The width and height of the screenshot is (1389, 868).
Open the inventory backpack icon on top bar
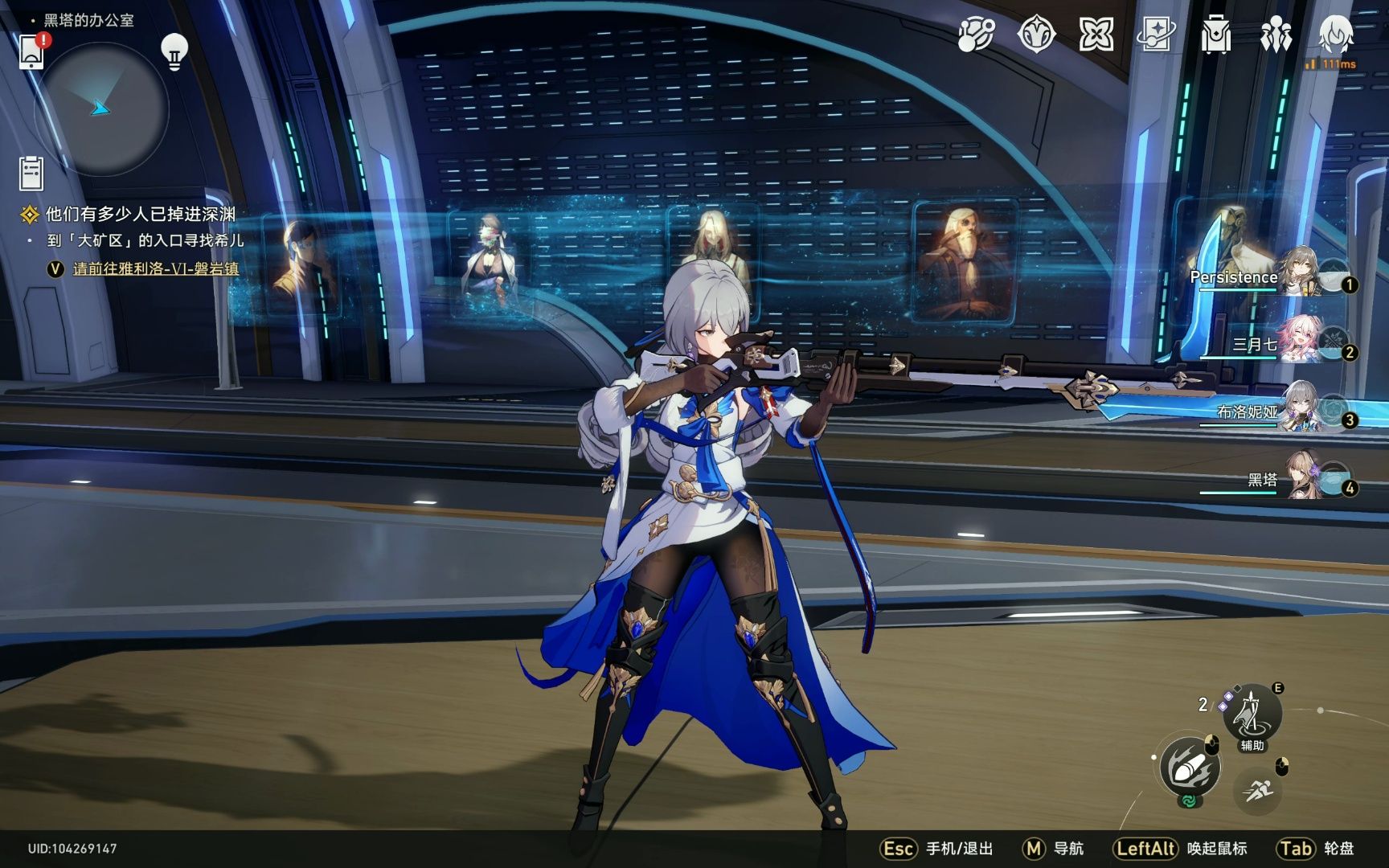pyautogui.click(x=1217, y=34)
